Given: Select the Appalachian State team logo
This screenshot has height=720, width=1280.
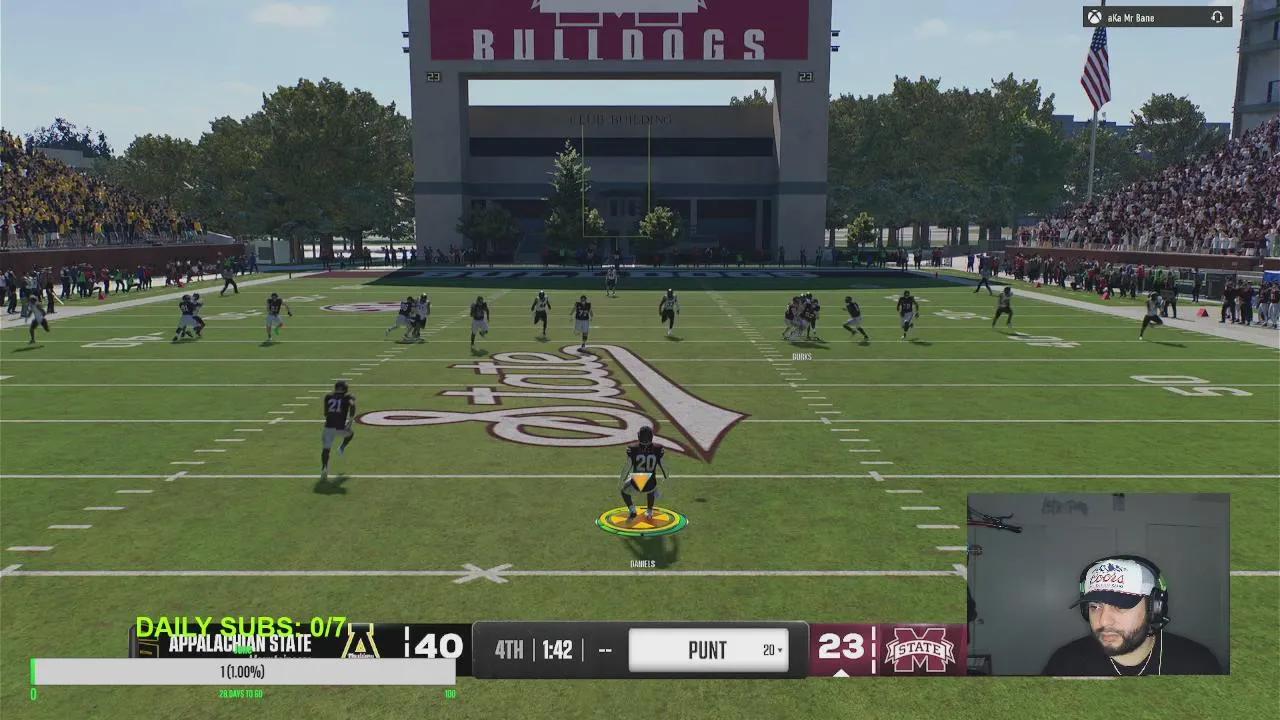Looking at the screenshot, I should (x=359, y=643).
